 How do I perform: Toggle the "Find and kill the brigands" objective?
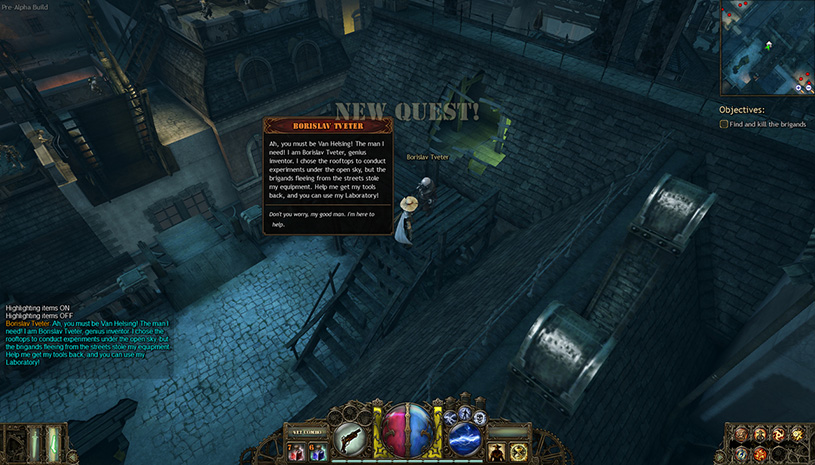724,124
